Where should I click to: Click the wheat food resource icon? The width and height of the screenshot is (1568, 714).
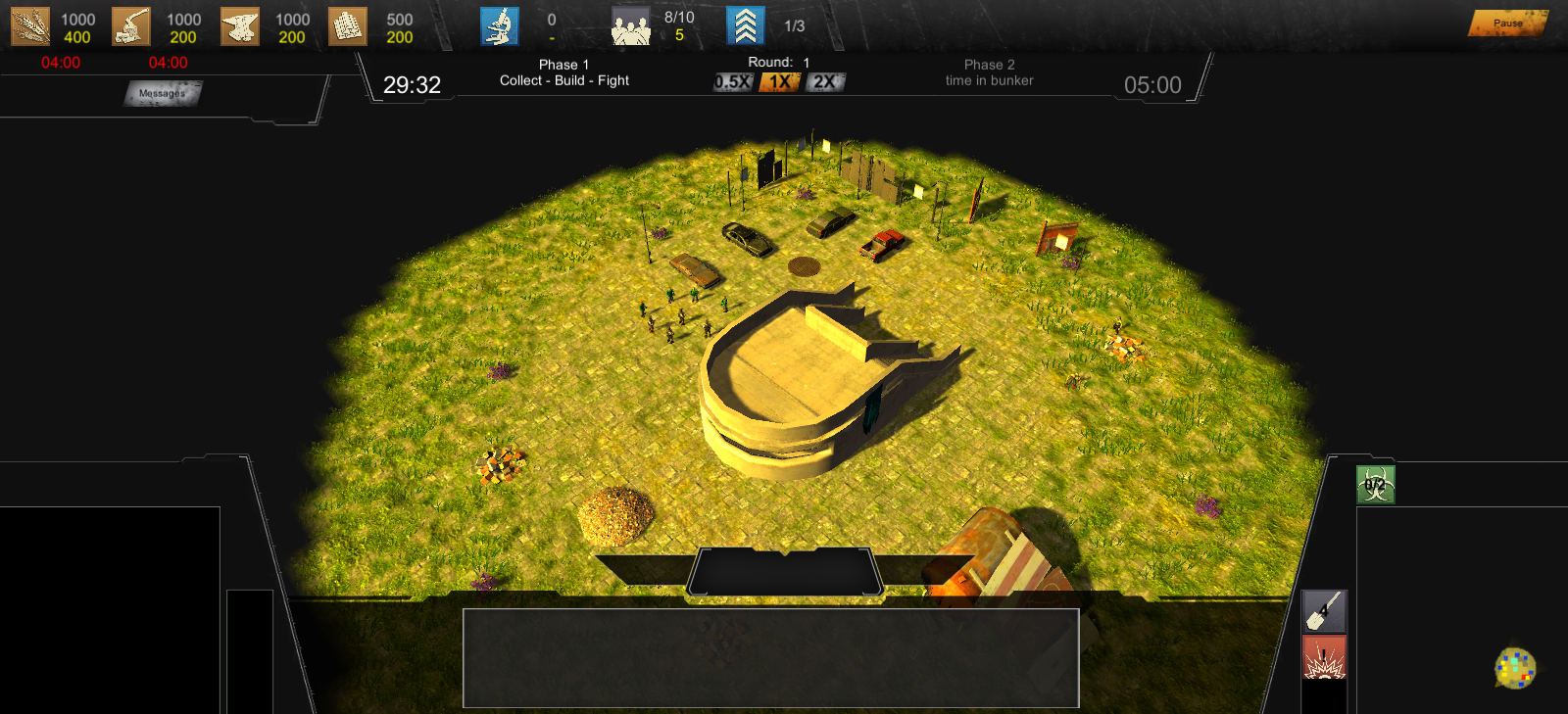tap(29, 27)
